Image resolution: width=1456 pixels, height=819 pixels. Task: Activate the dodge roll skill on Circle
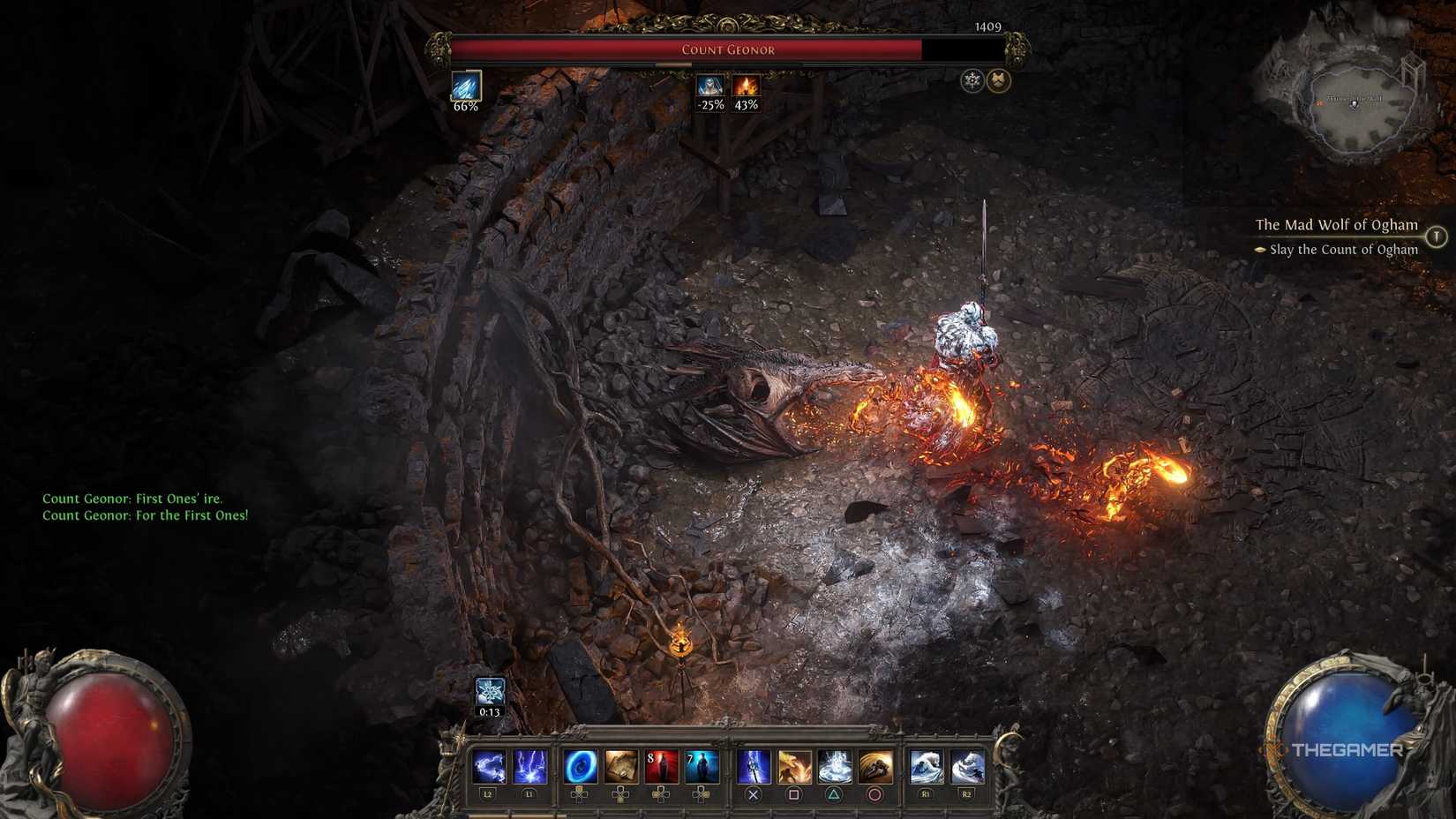click(x=876, y=766)
